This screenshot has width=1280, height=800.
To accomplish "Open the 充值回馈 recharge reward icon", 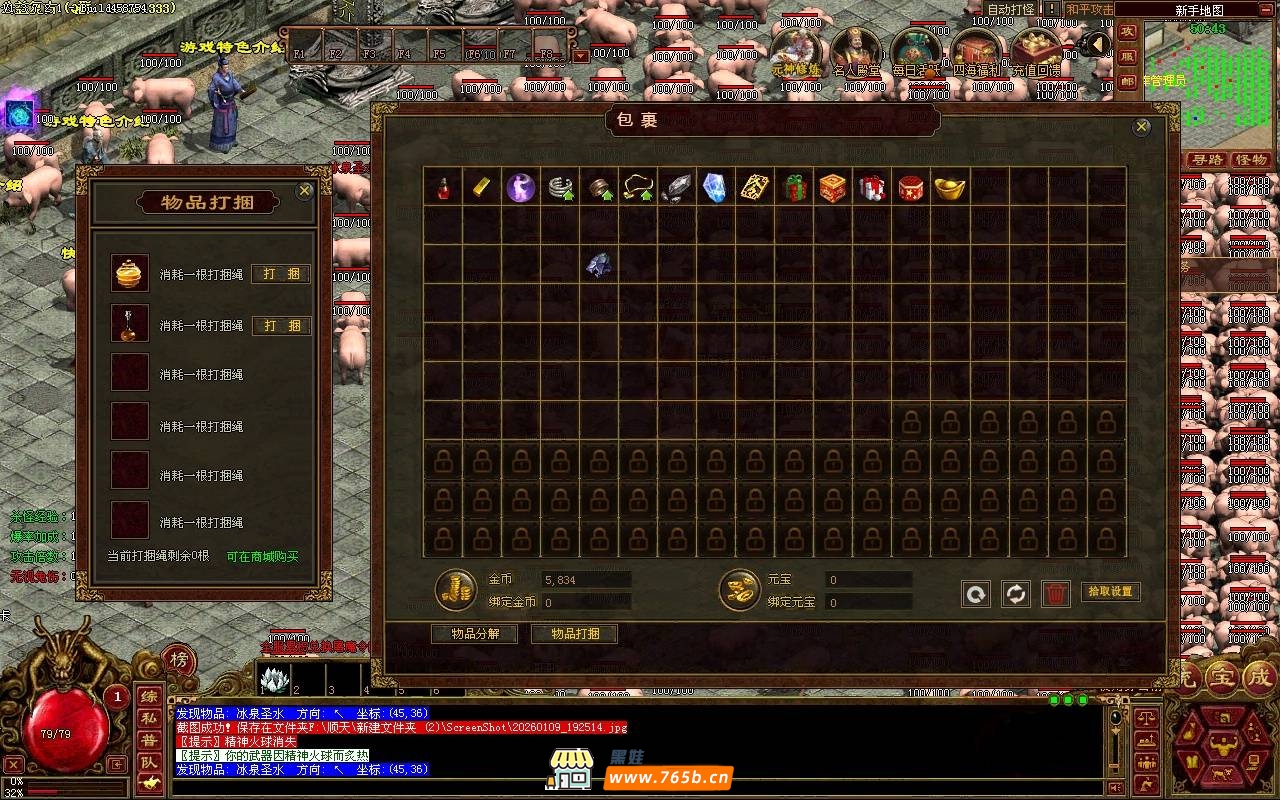I will coord(1036,53).
